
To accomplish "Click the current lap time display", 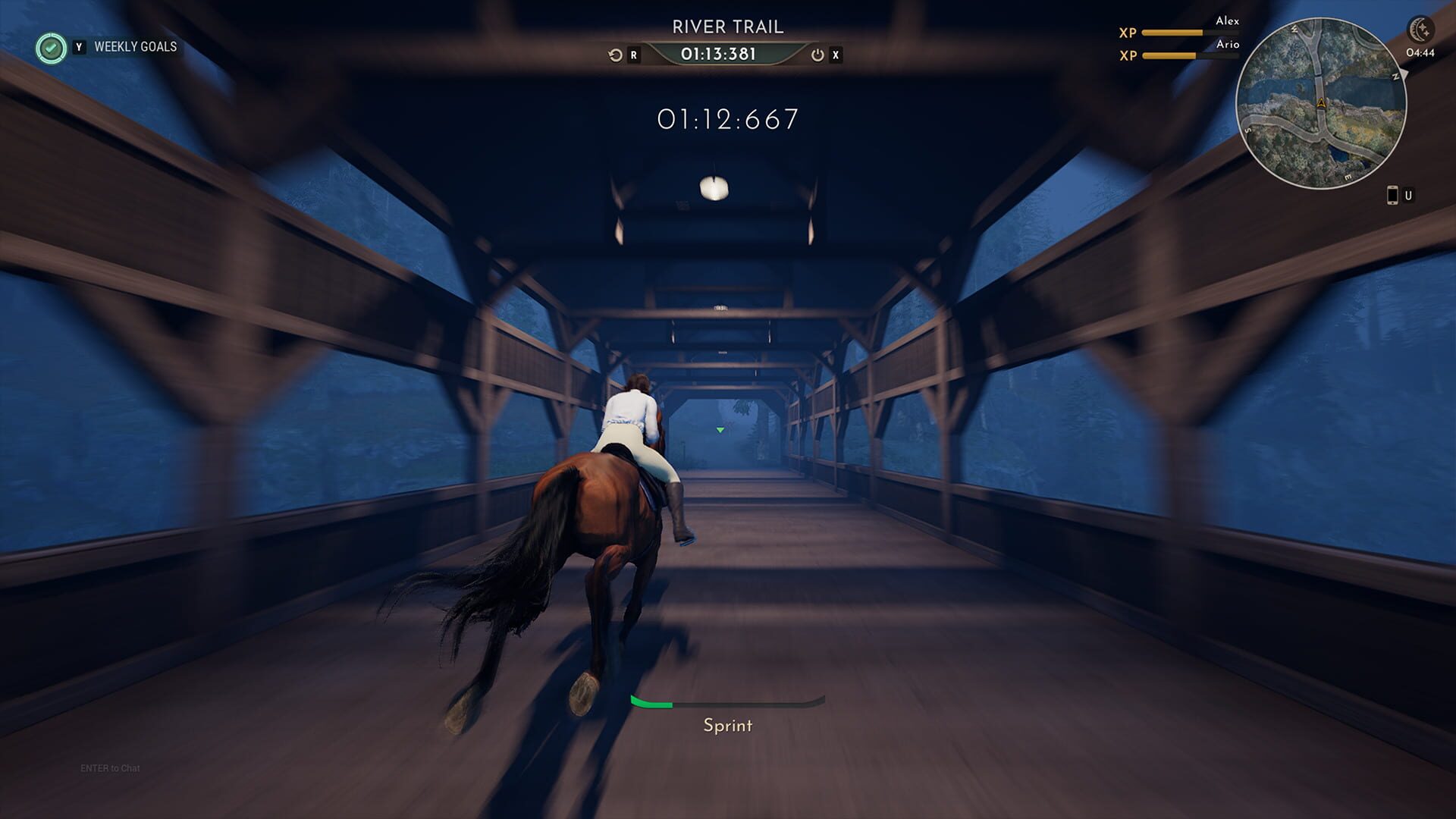I will pyautogui.click(x=726, y=118).
